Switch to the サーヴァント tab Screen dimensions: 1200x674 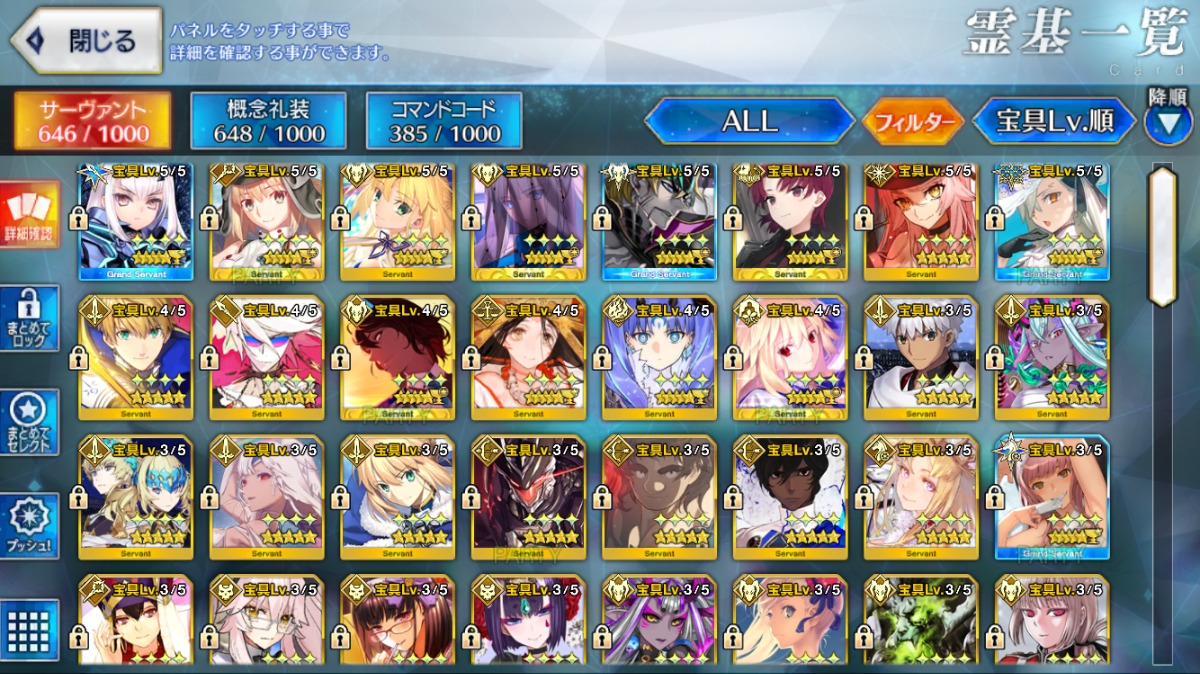pyautogui.click(x=93, y=121)
